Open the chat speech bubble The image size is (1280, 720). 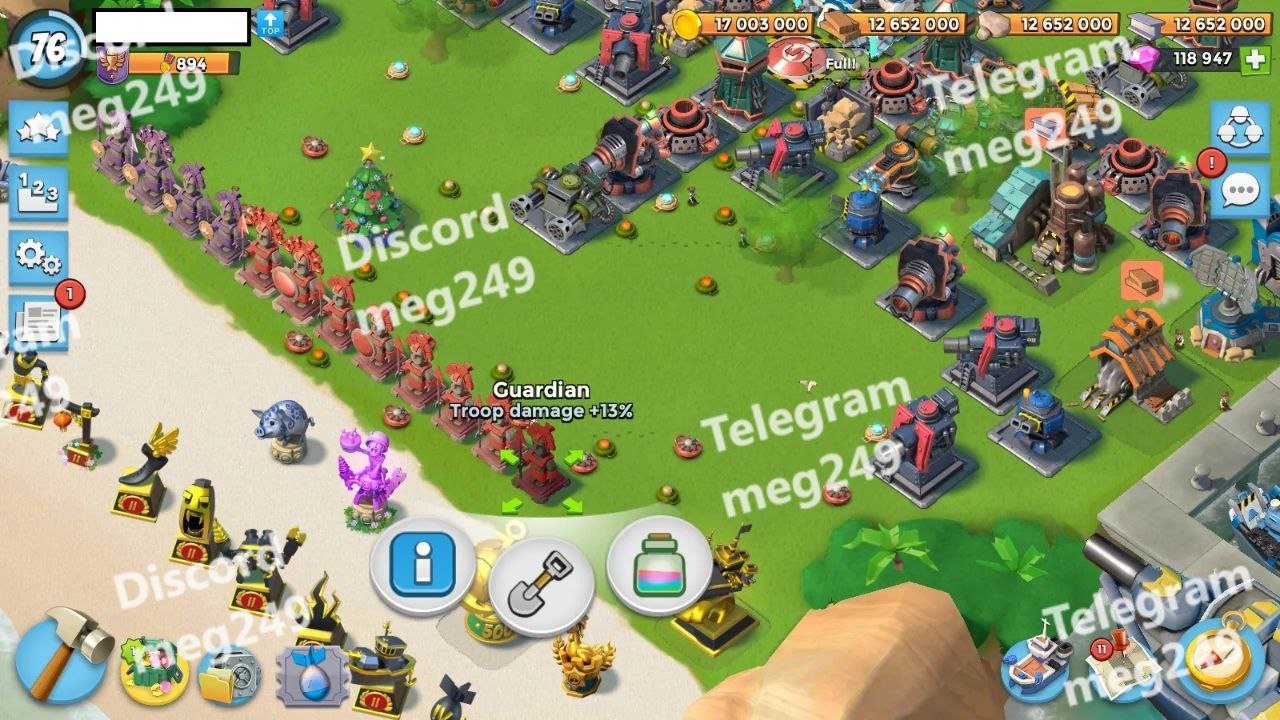point(1240,190)
